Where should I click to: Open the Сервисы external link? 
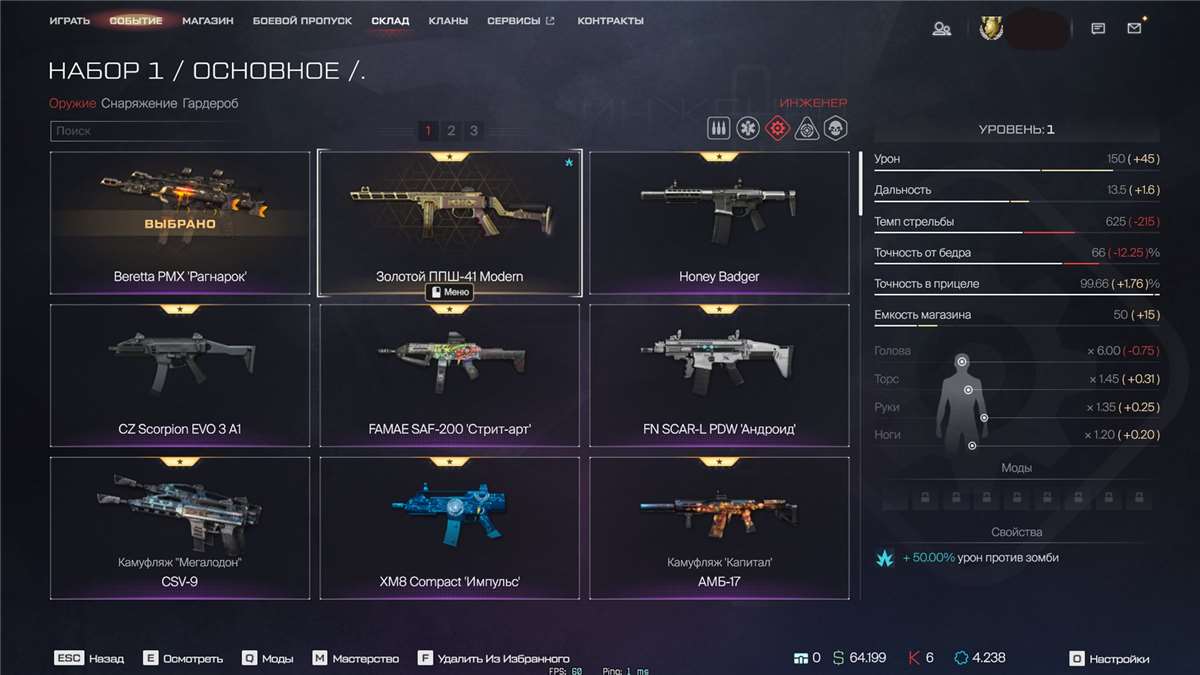[520, 21]
